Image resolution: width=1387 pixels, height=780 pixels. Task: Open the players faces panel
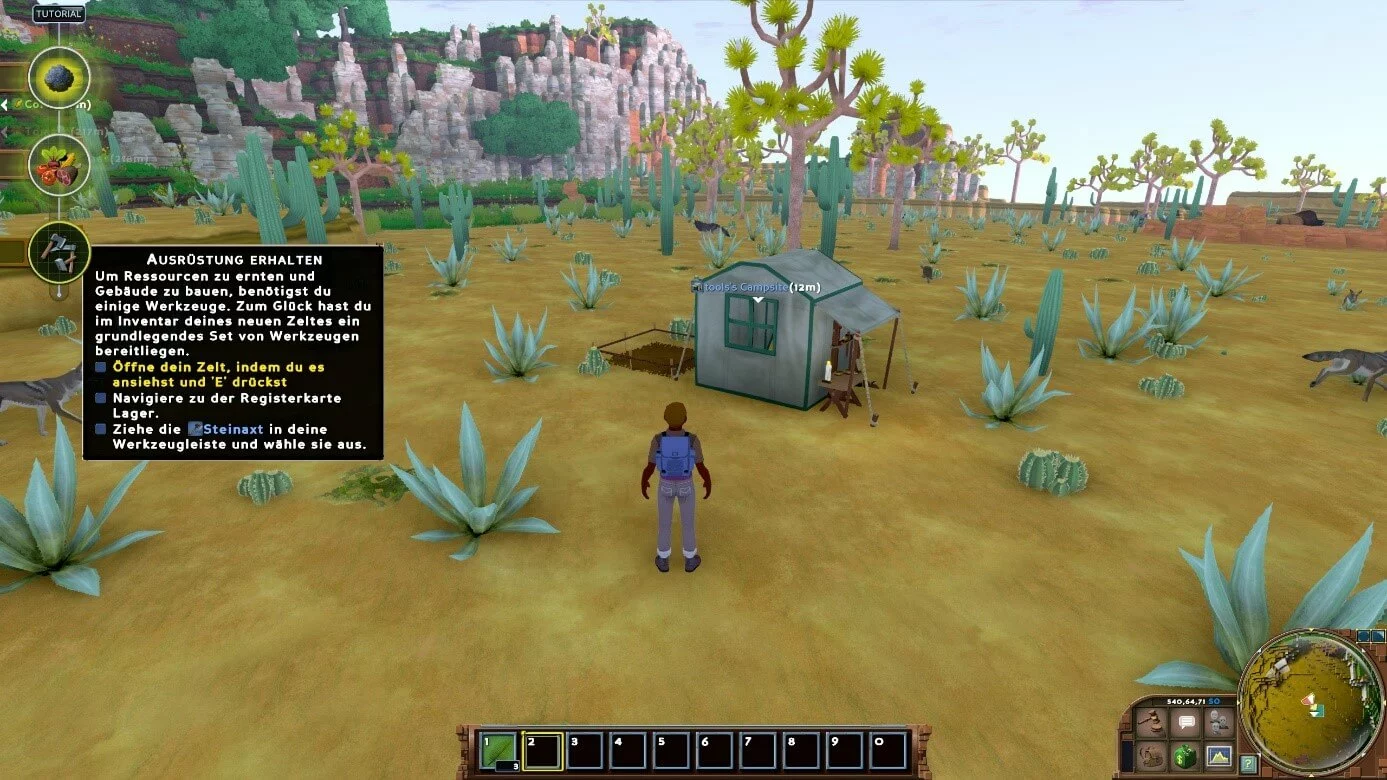tap(1218, 722)
